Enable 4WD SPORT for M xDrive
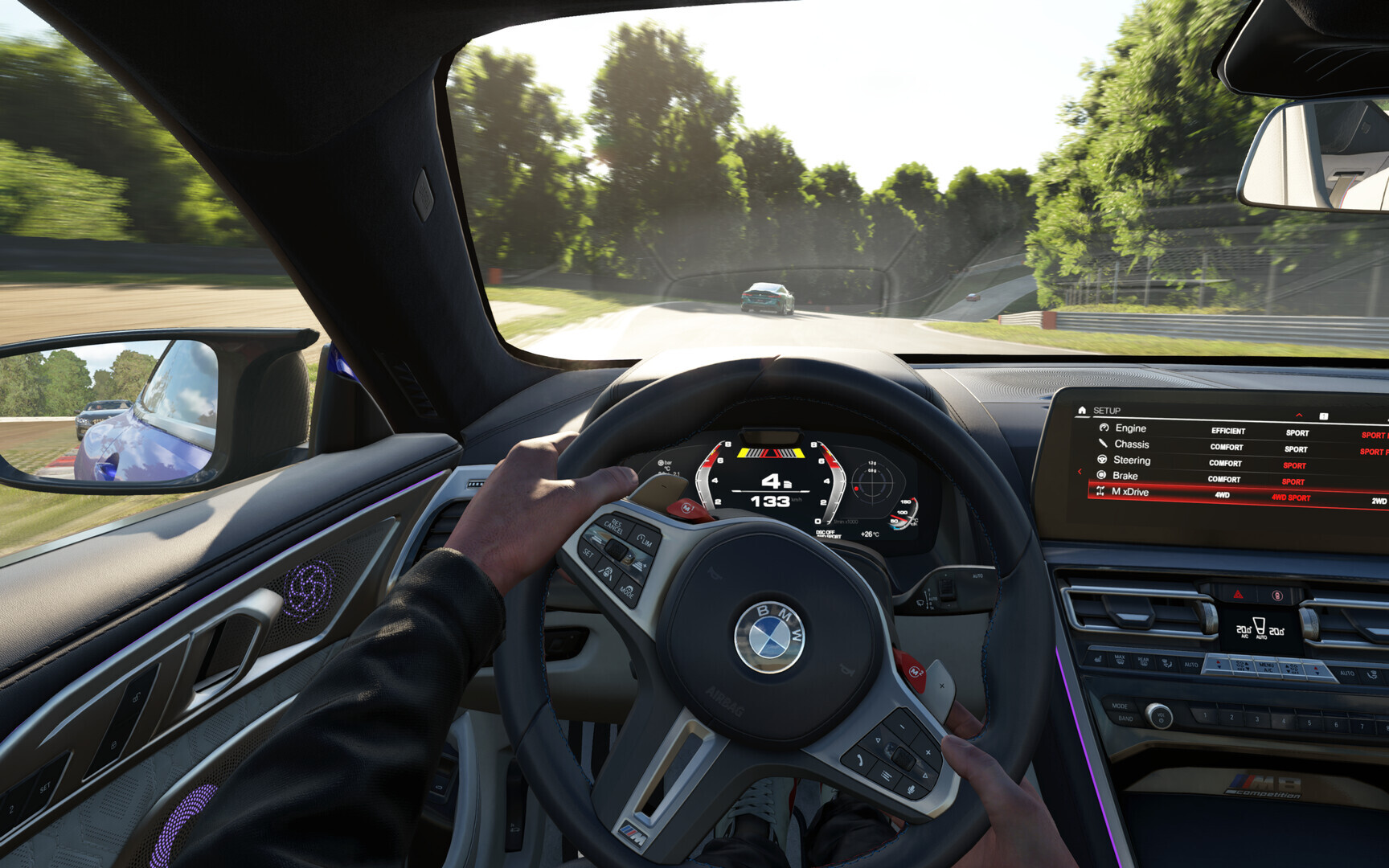This screenshot has width=1389, height=868. click(x=1291, y=497)
